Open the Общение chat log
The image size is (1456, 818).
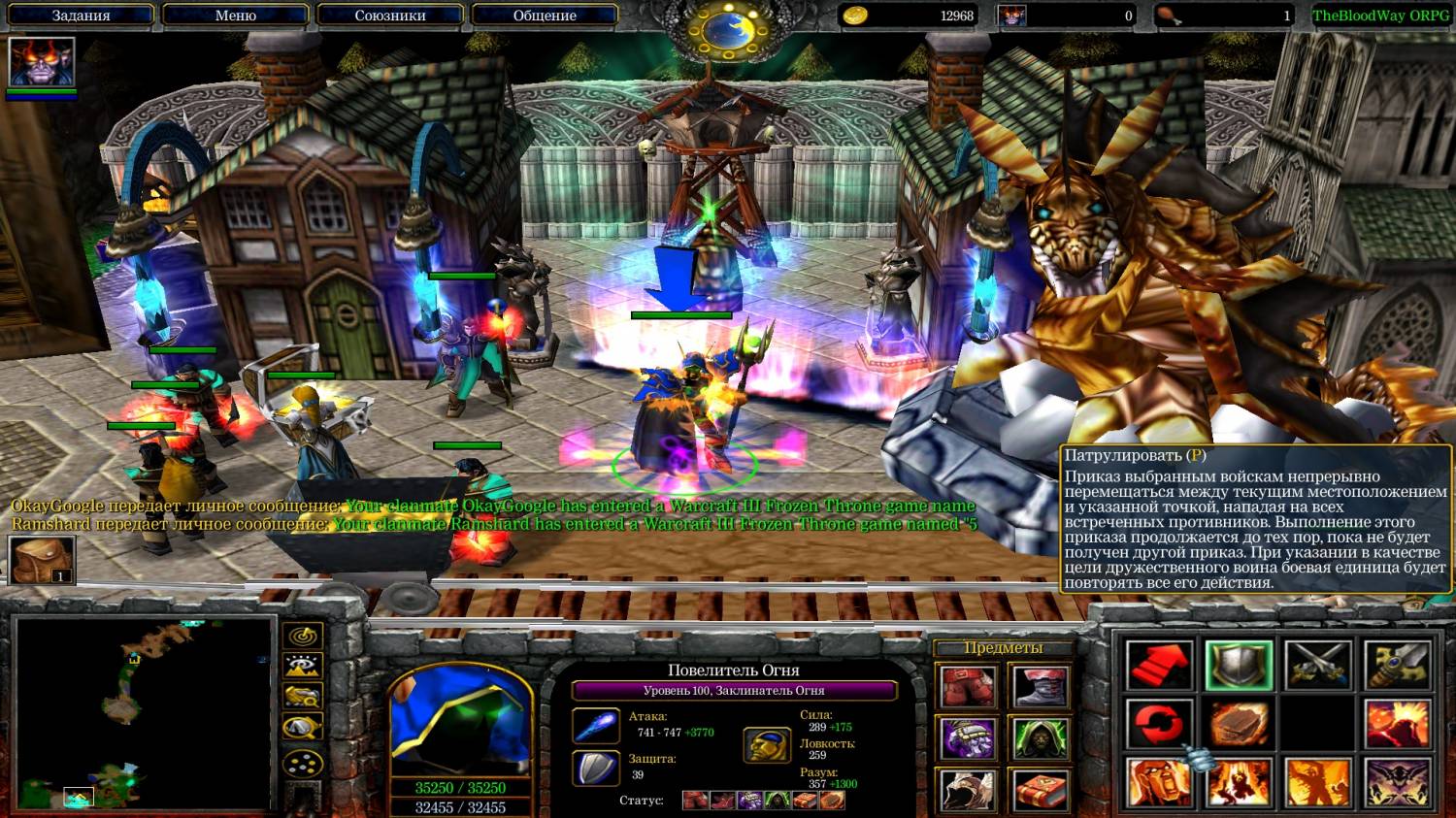(545, 16)
